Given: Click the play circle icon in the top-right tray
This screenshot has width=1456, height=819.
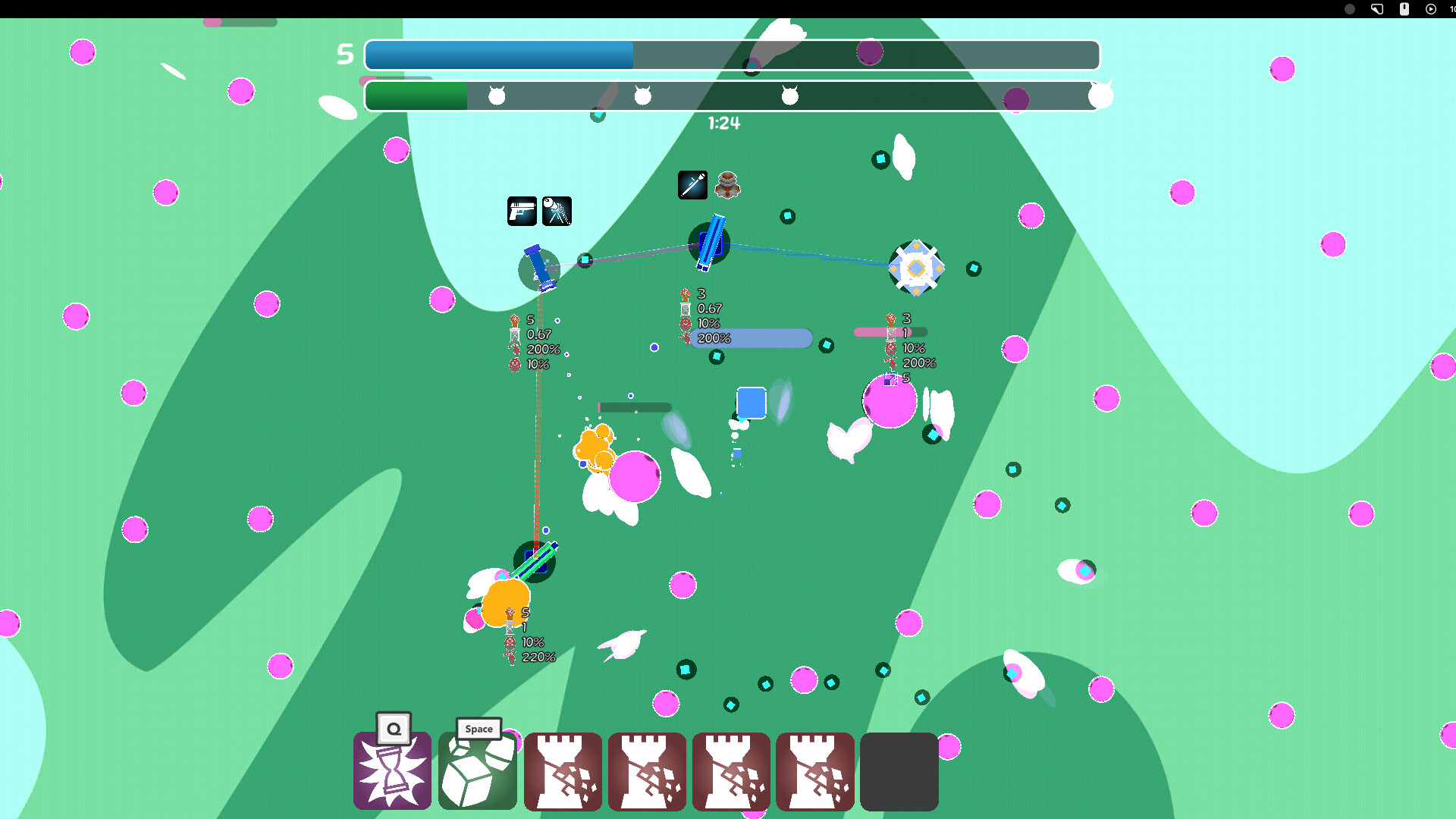Looking at the screenshot, I should pos(1429,9).
